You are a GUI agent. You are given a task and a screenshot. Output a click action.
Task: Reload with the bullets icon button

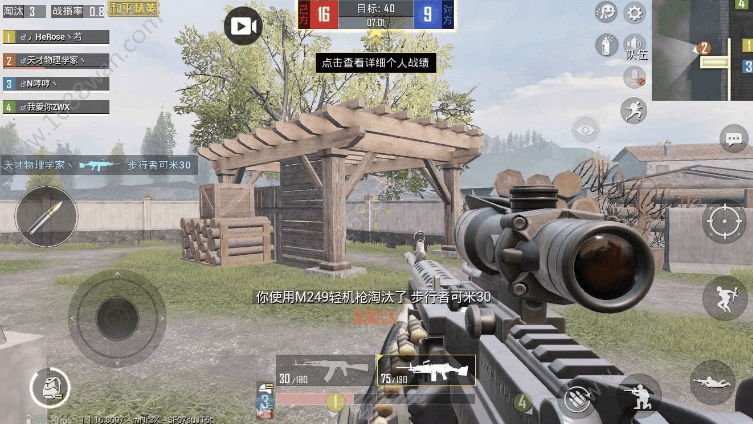coord(576,400)
